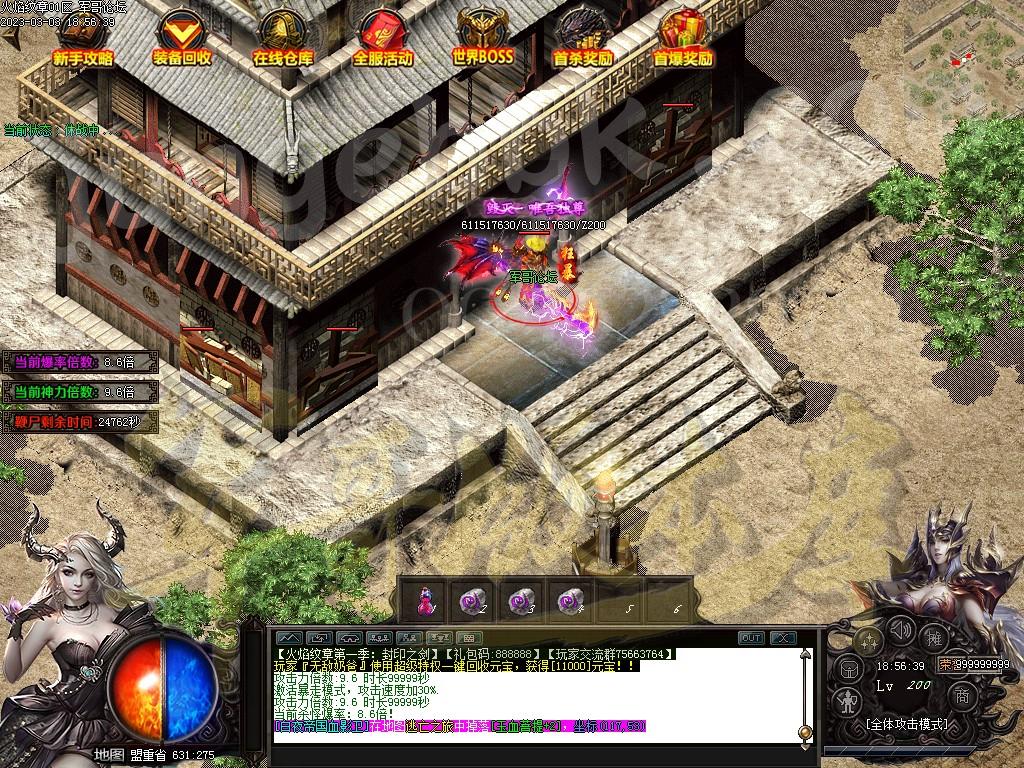
Task: Open the 全服活动 server events icon
Action: [x=382, y=38]
